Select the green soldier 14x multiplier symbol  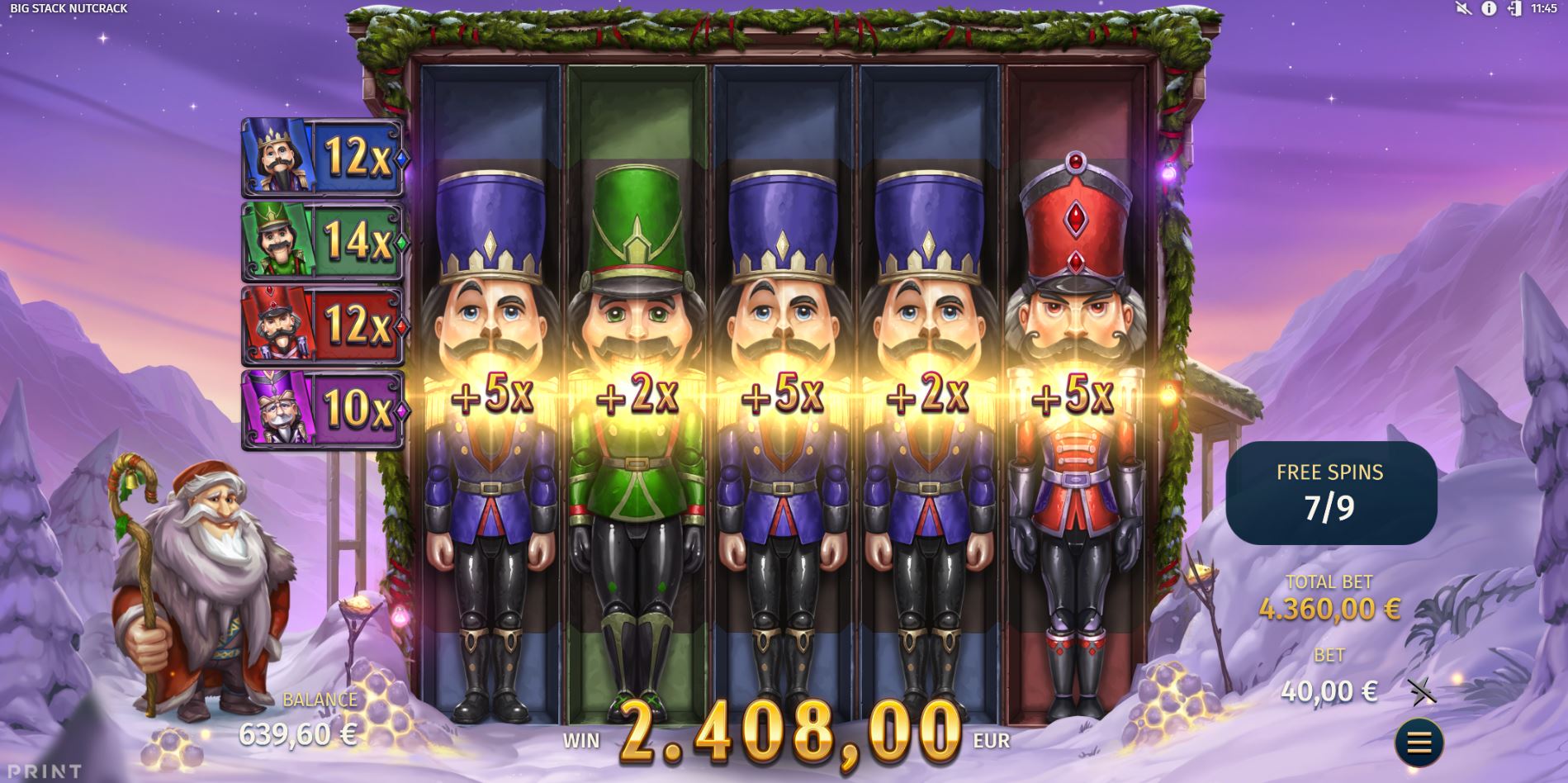click(320, 242)
